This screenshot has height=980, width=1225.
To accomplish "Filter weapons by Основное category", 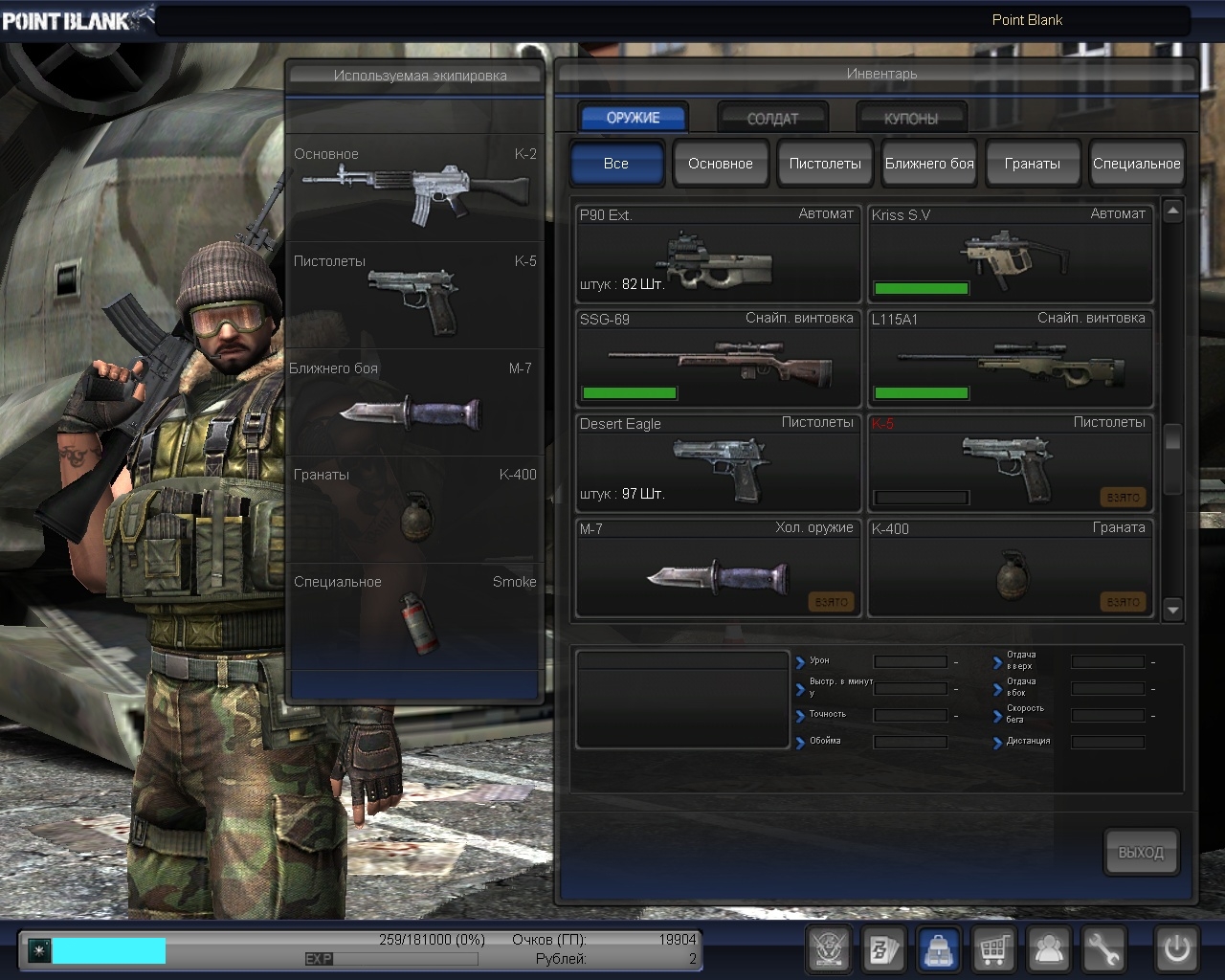I will coord(720,164).
